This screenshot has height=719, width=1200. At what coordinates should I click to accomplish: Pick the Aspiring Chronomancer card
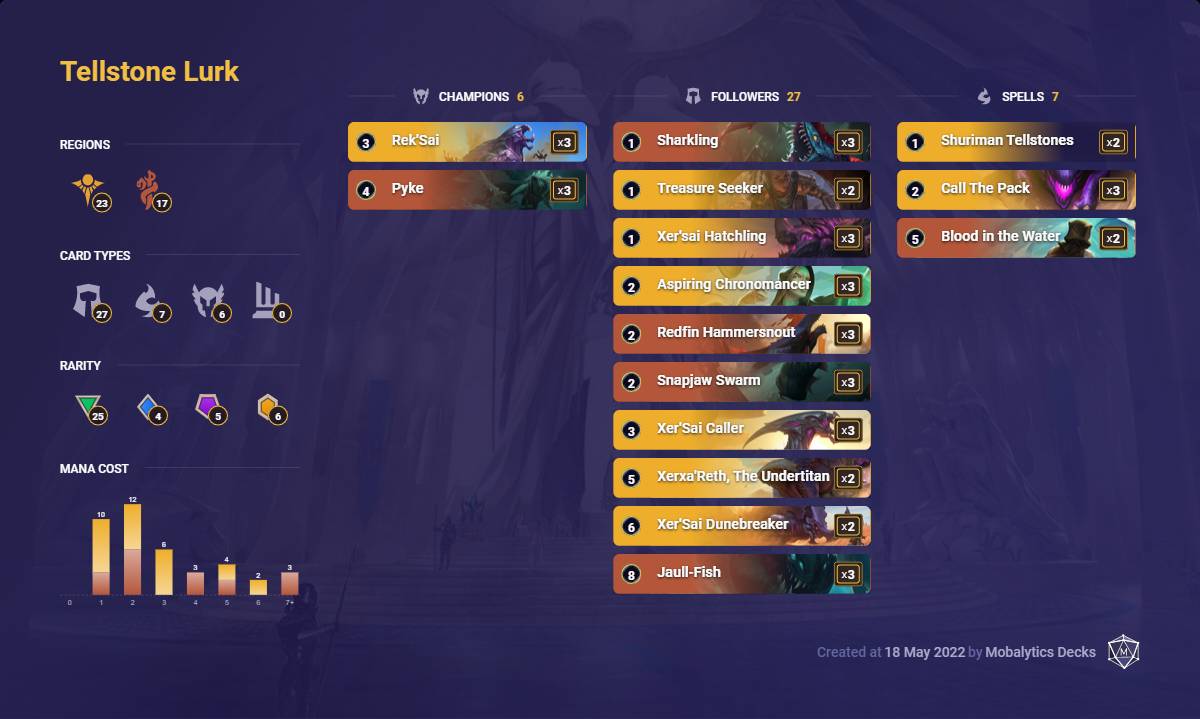pyautogui.click(x=741, y=286)
